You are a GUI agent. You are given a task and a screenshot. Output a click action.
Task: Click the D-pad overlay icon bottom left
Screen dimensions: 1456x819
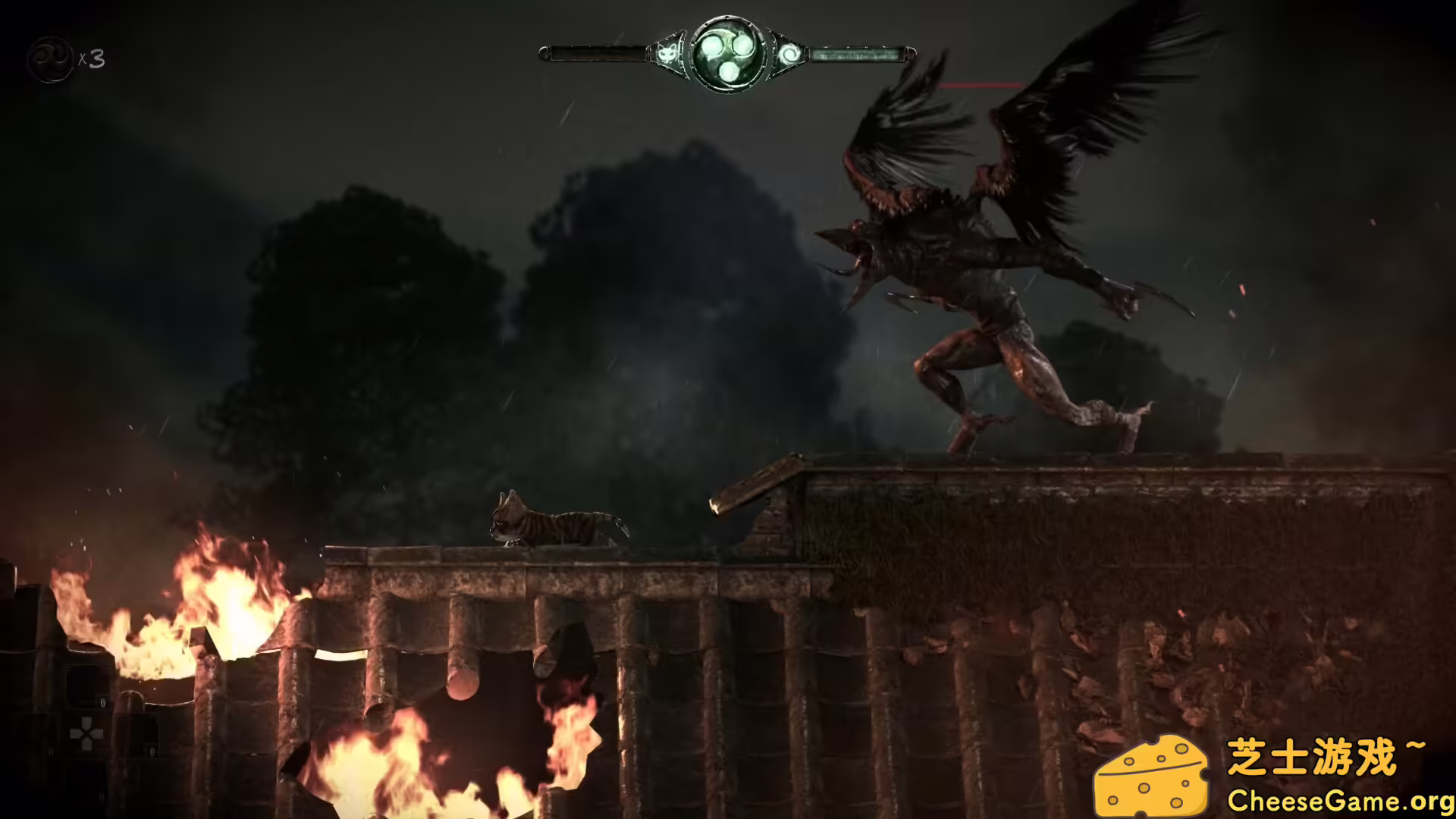[x=86, y=734]
